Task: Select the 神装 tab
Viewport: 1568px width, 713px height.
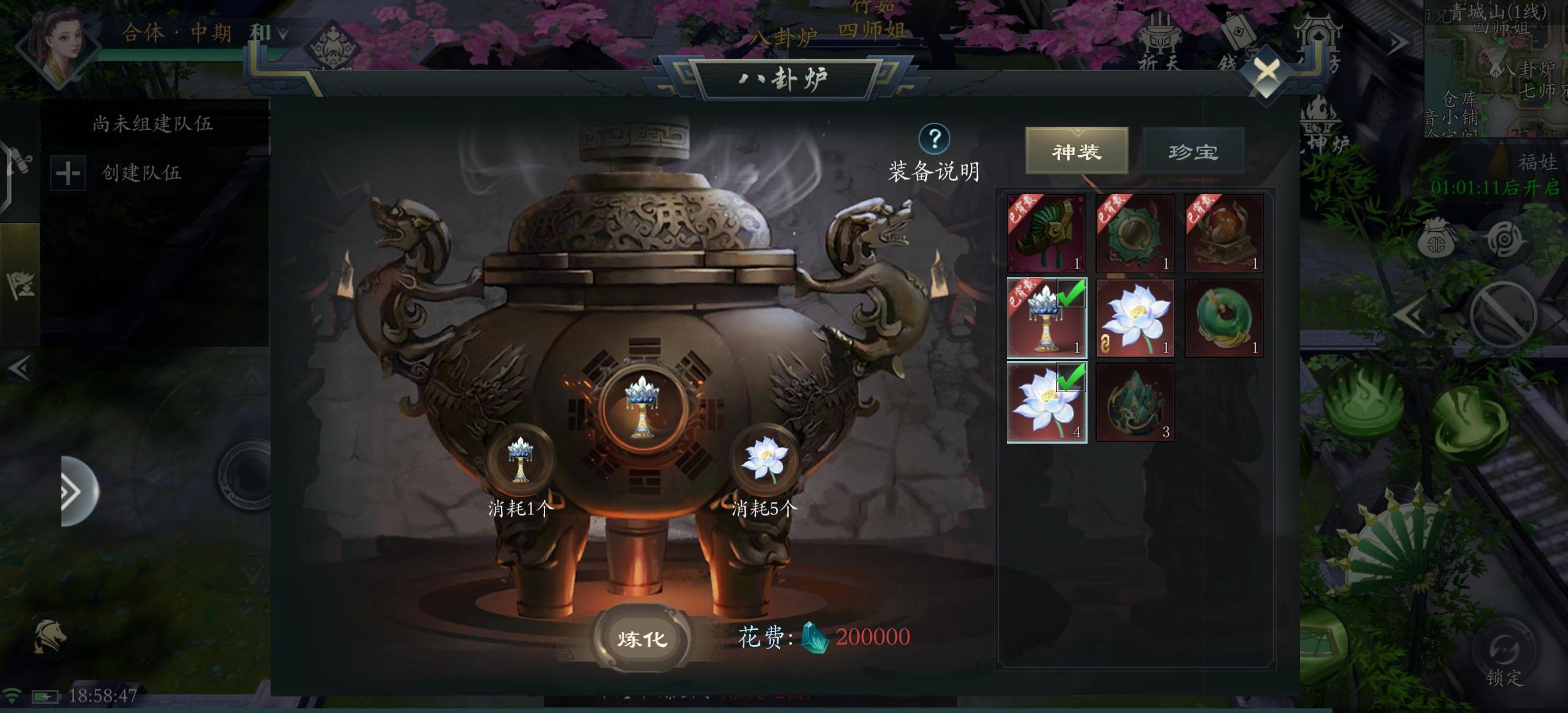Action: point(1076,151)
